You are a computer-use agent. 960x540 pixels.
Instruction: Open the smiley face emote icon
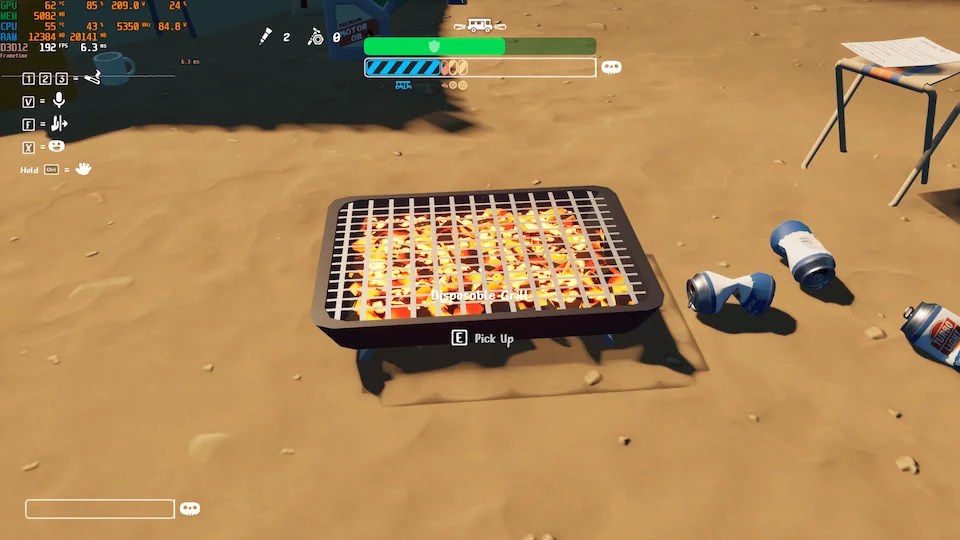(x=57, y=146)
